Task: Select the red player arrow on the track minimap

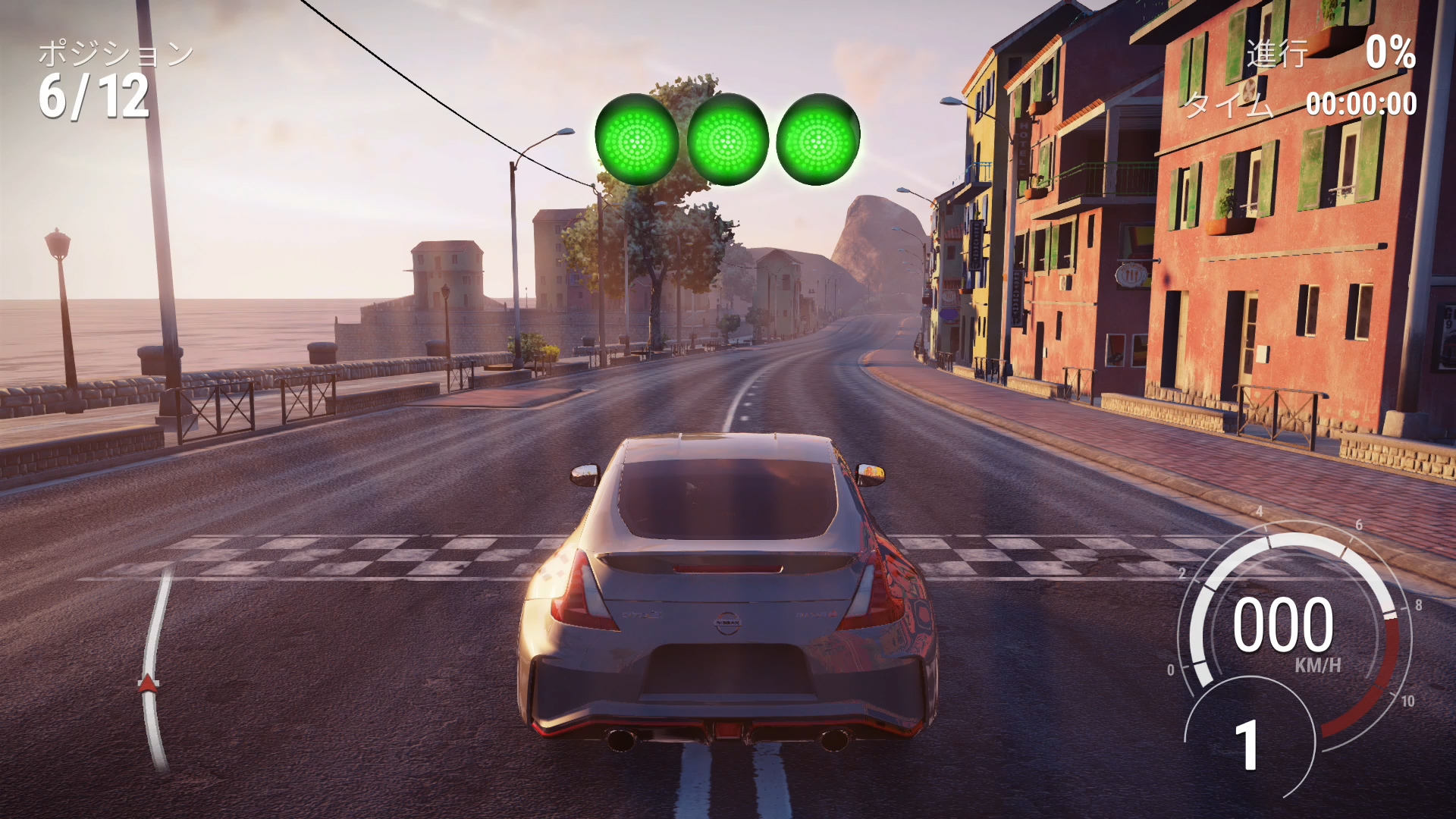Action: (149, 683)
